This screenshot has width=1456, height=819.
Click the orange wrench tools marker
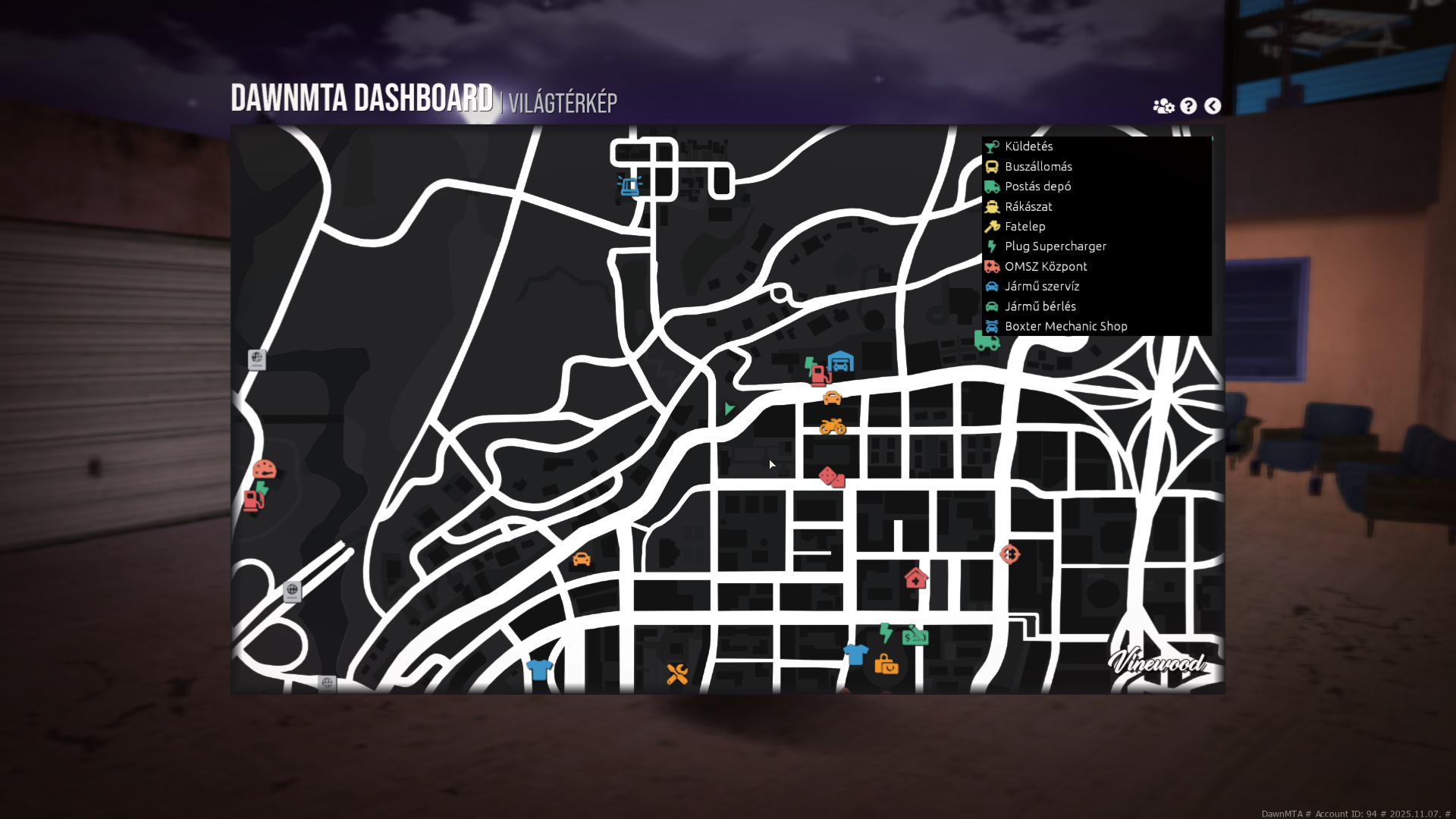coord(677,673)
